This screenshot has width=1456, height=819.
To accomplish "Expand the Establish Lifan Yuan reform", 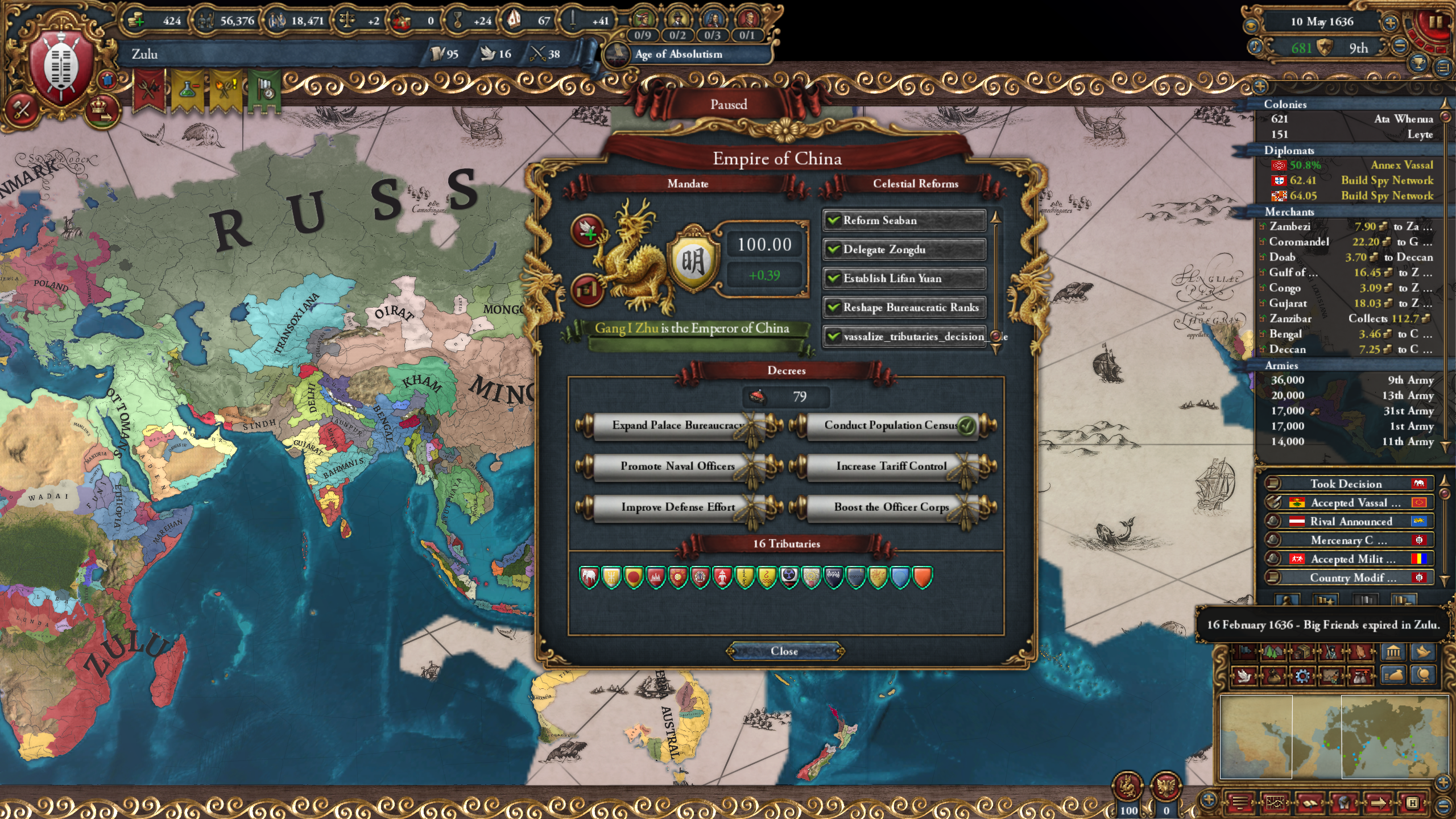I will [x=904, y=278].
